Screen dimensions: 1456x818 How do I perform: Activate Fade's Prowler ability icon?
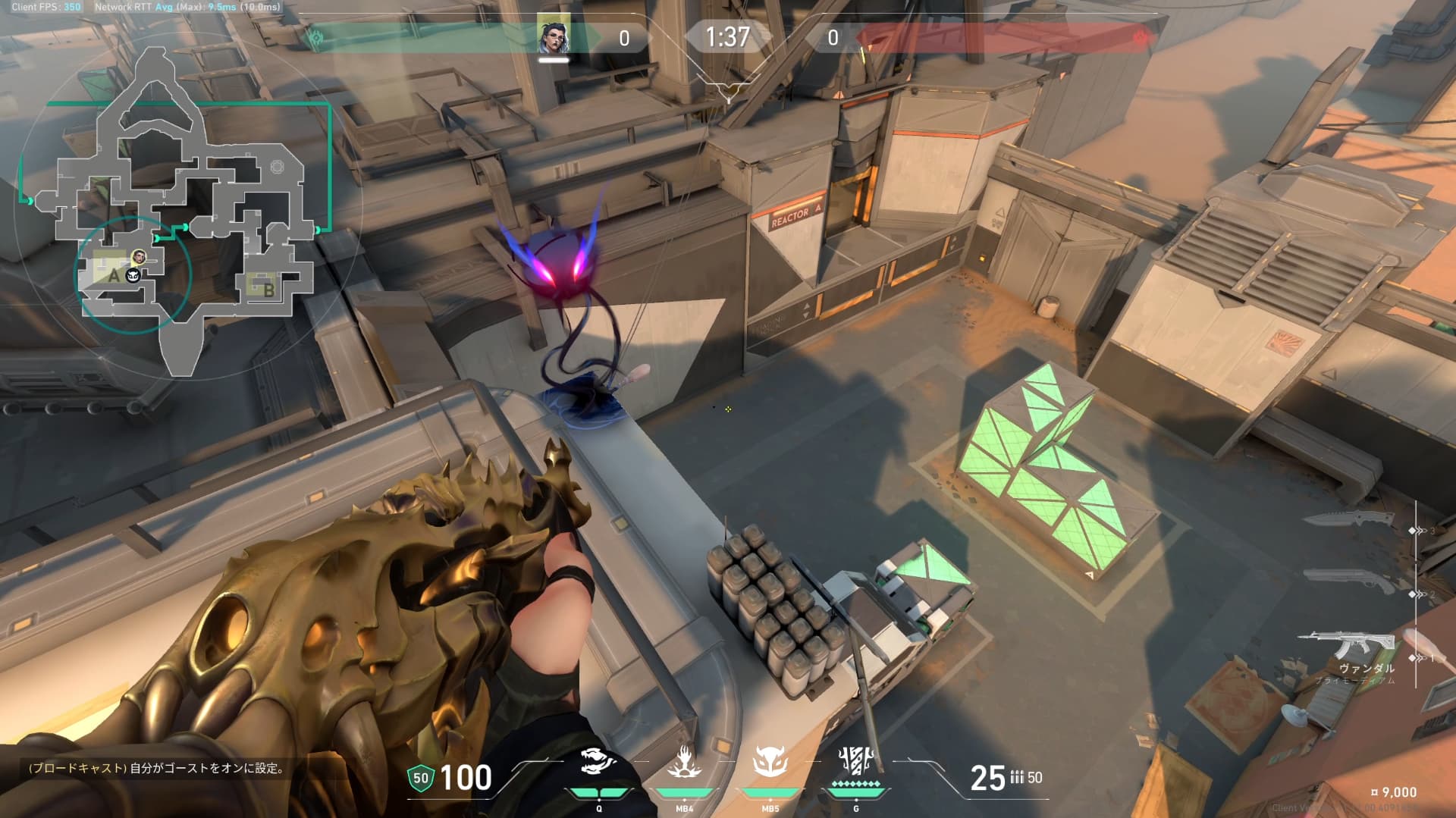(x=598, y=763)
